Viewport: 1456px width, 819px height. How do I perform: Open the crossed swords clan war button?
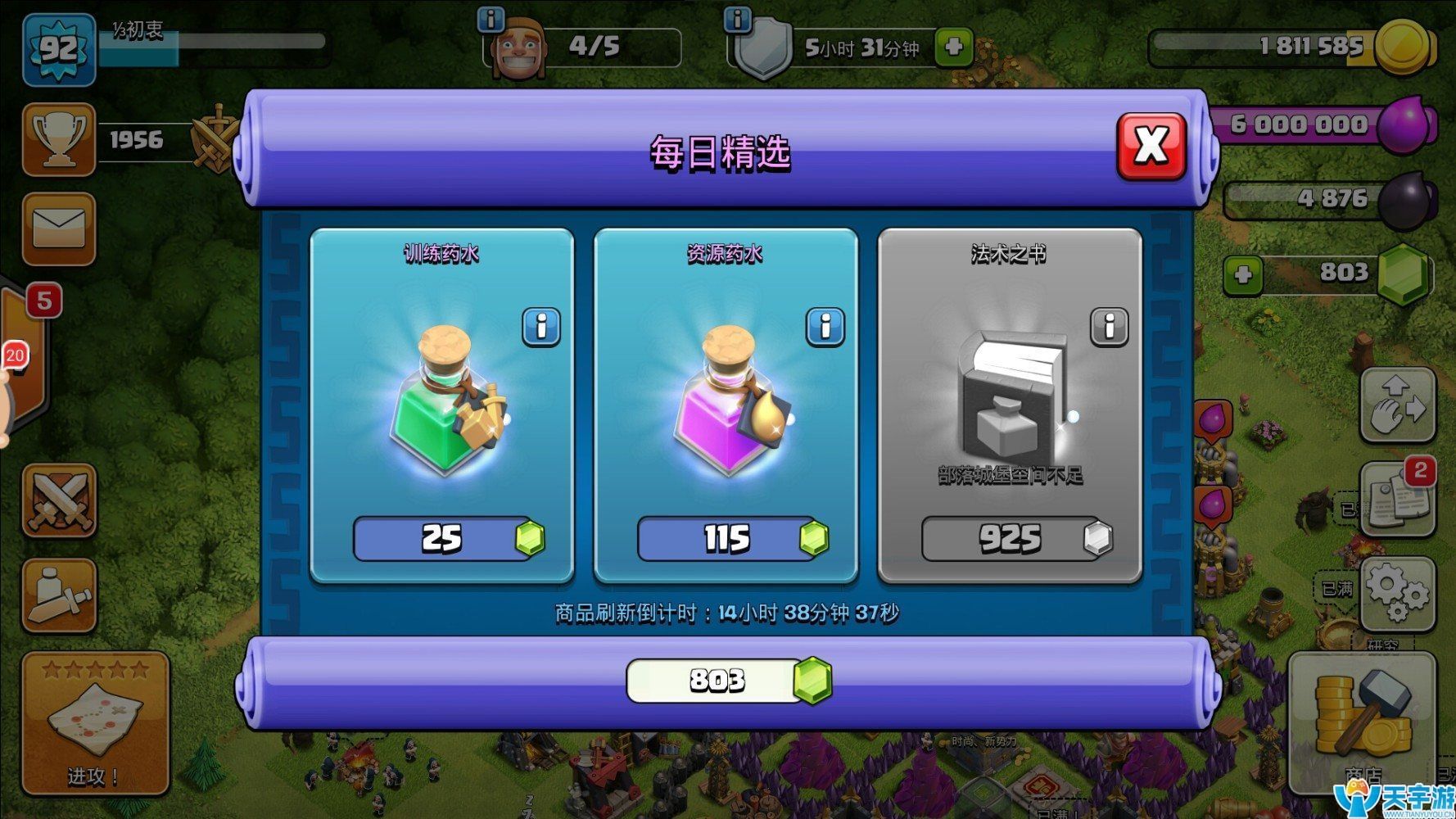[59, 500]
